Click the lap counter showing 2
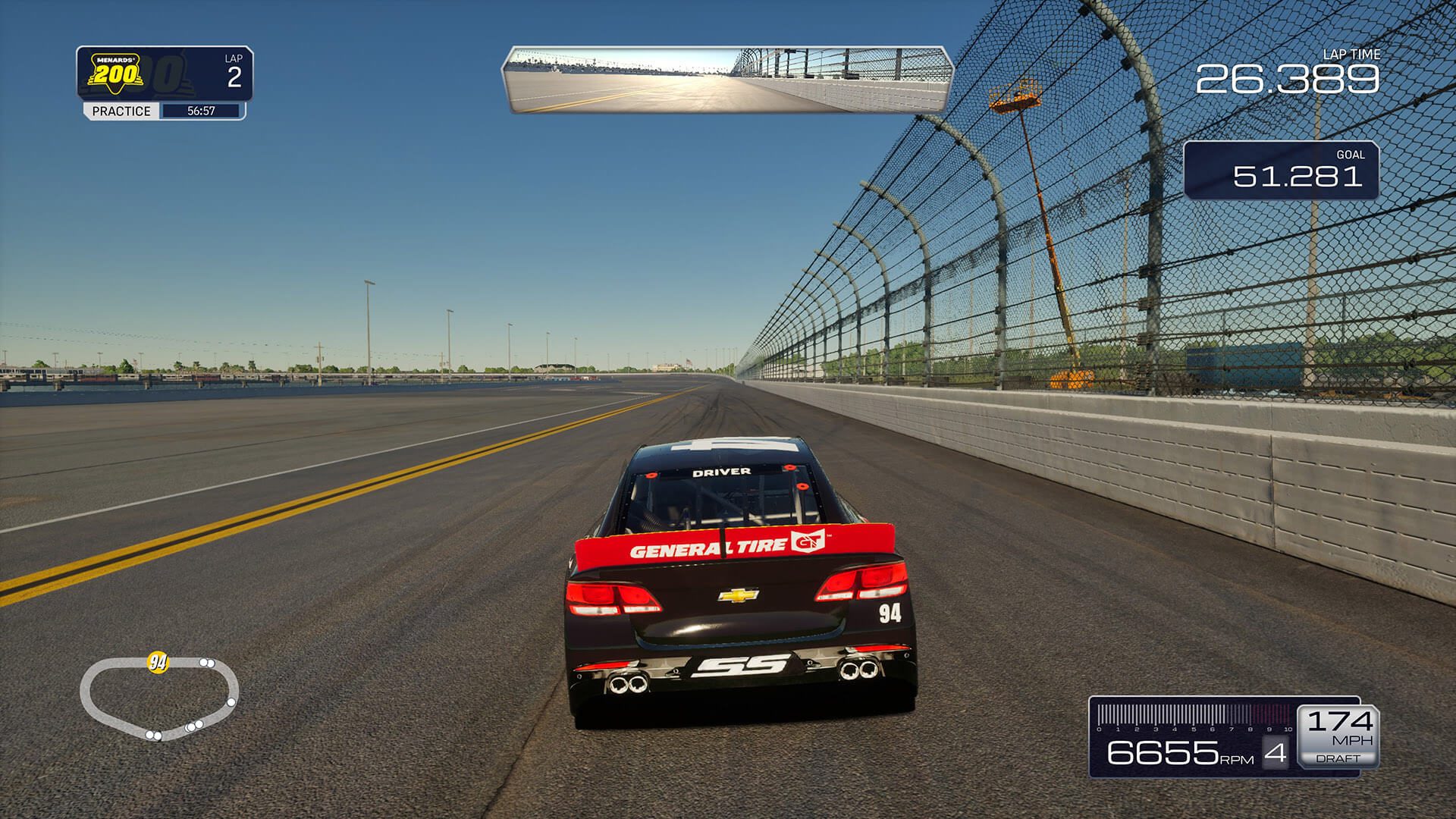This screenshot has width=1456, height=819. pyautogui.click(x=235, y=74)
